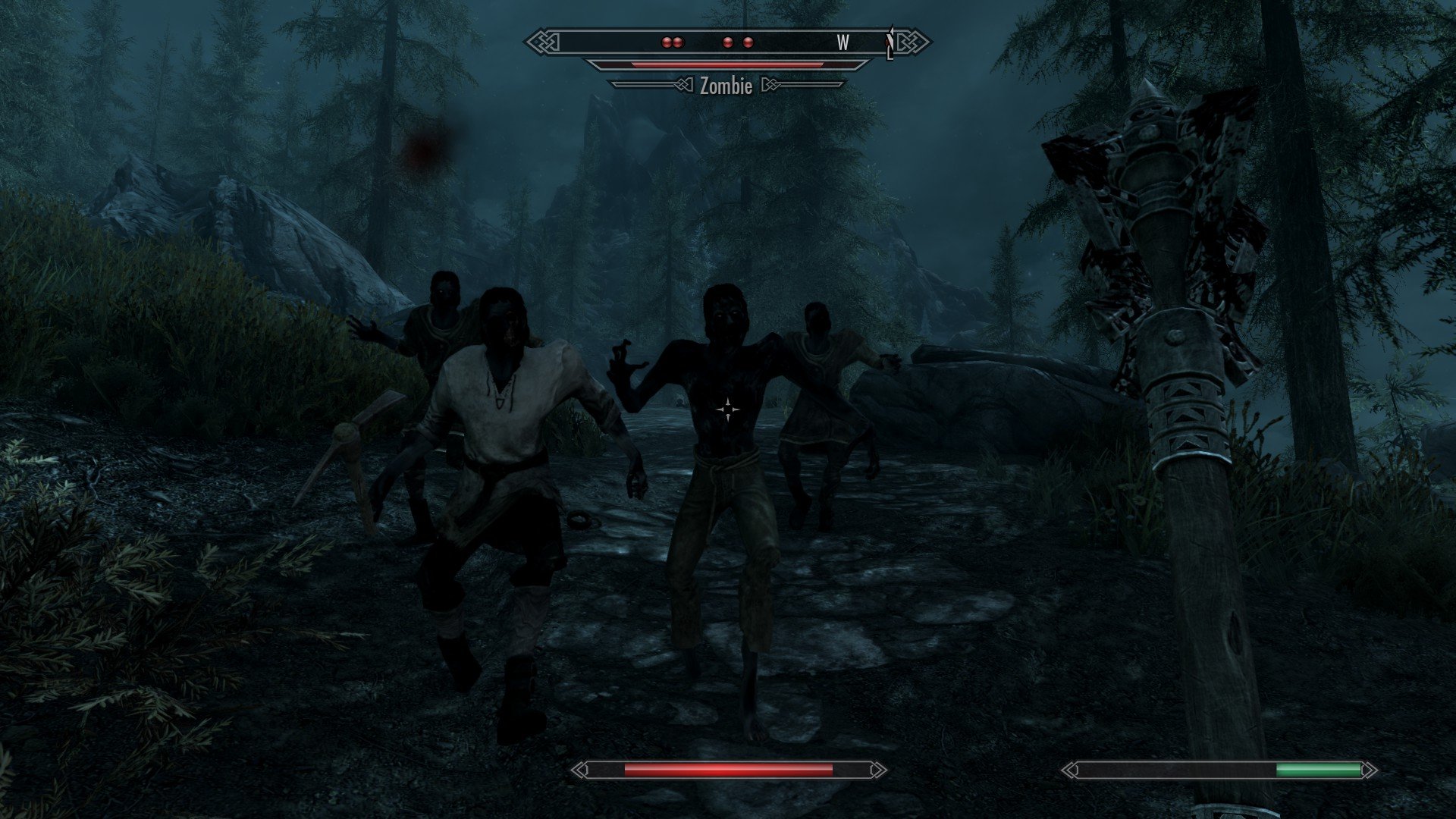Image resolution: width=1456 pixels, height=819 pixels.
Task: Click the white quest marker on the compass
Action: [x=891, y=39]
